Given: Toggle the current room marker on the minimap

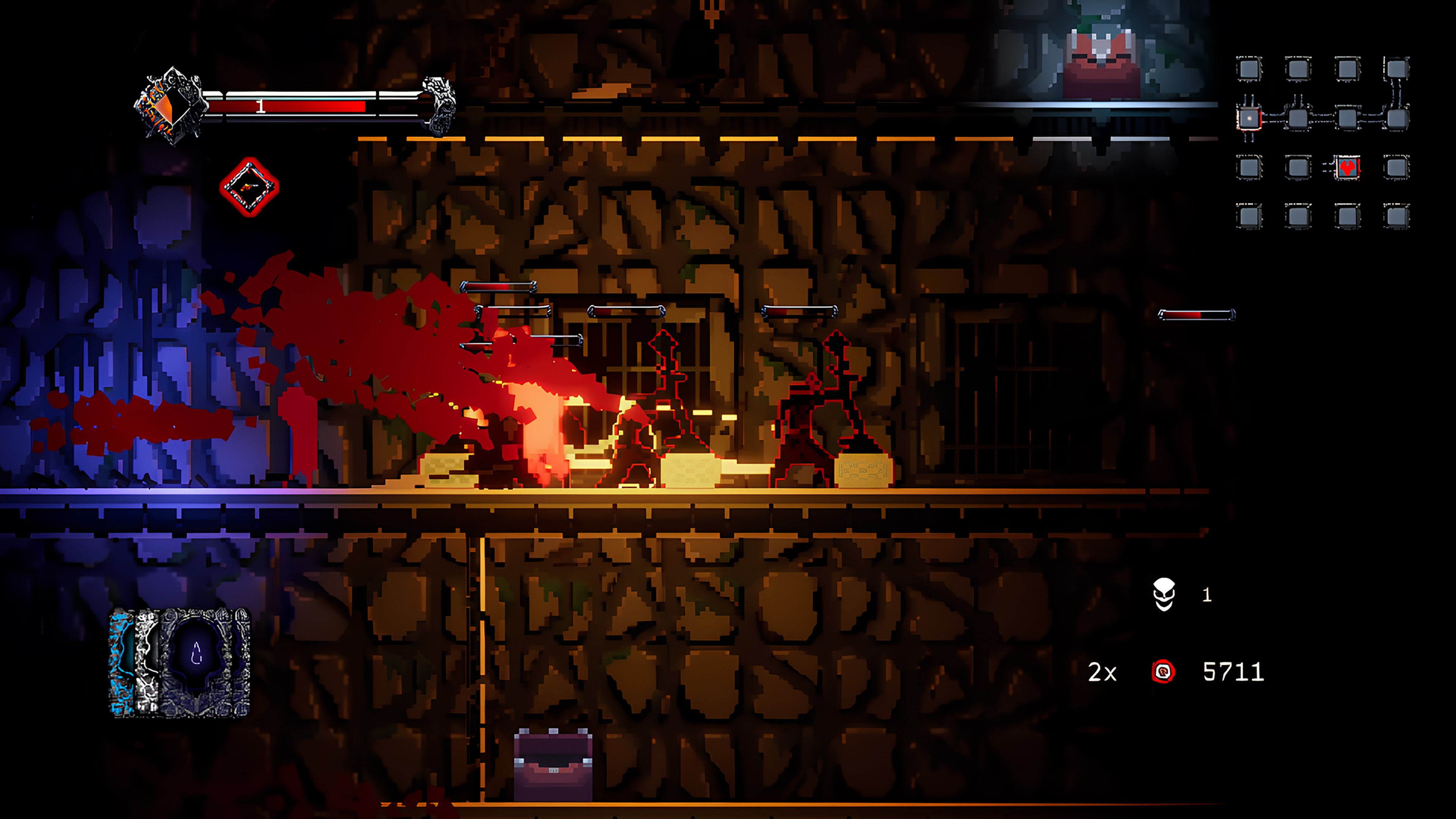Looking at the screenshot, I should click(x=1250, y=119).
